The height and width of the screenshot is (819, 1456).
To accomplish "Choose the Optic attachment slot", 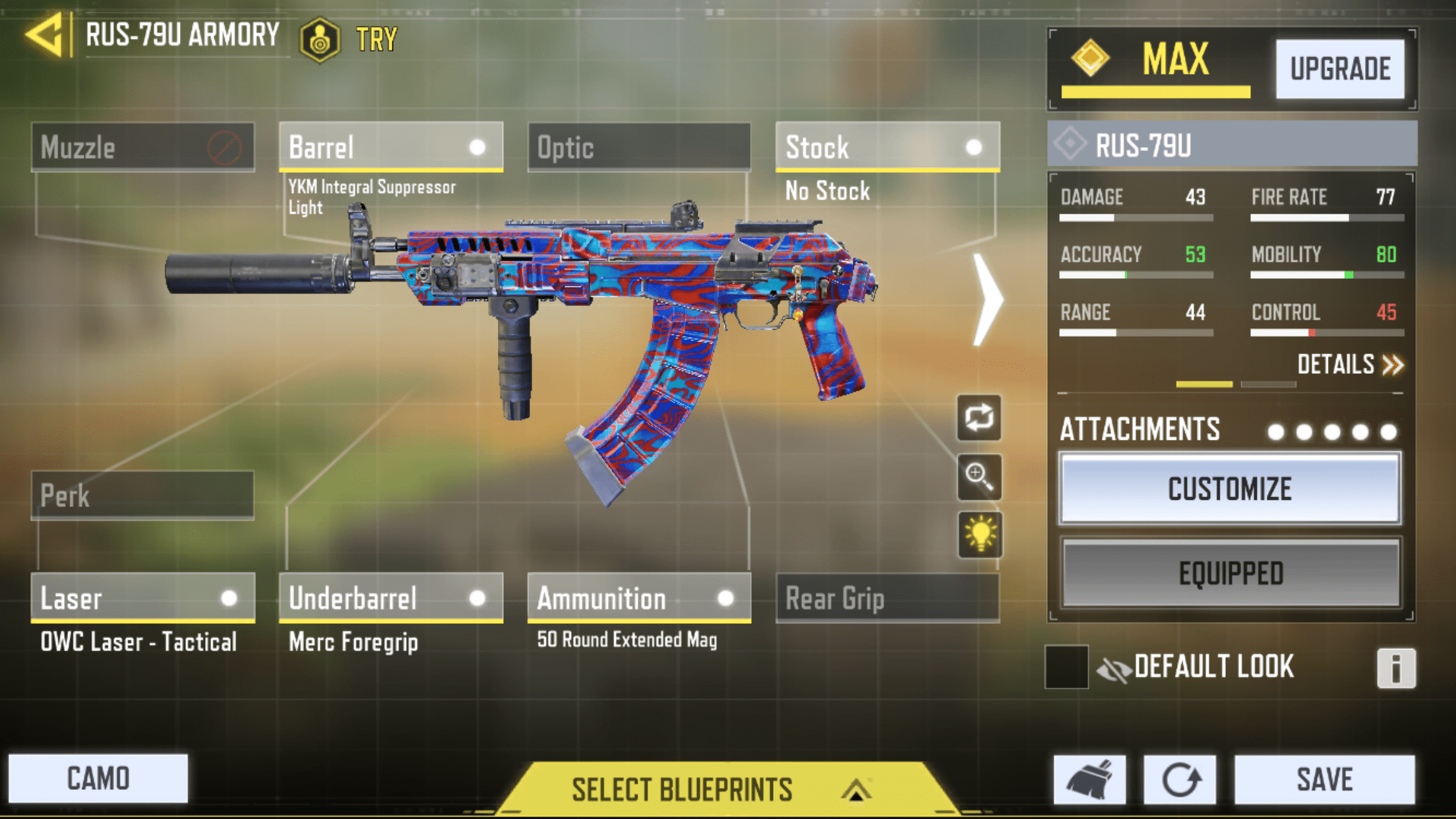I will pyautogui.click(x=639, y=147).
